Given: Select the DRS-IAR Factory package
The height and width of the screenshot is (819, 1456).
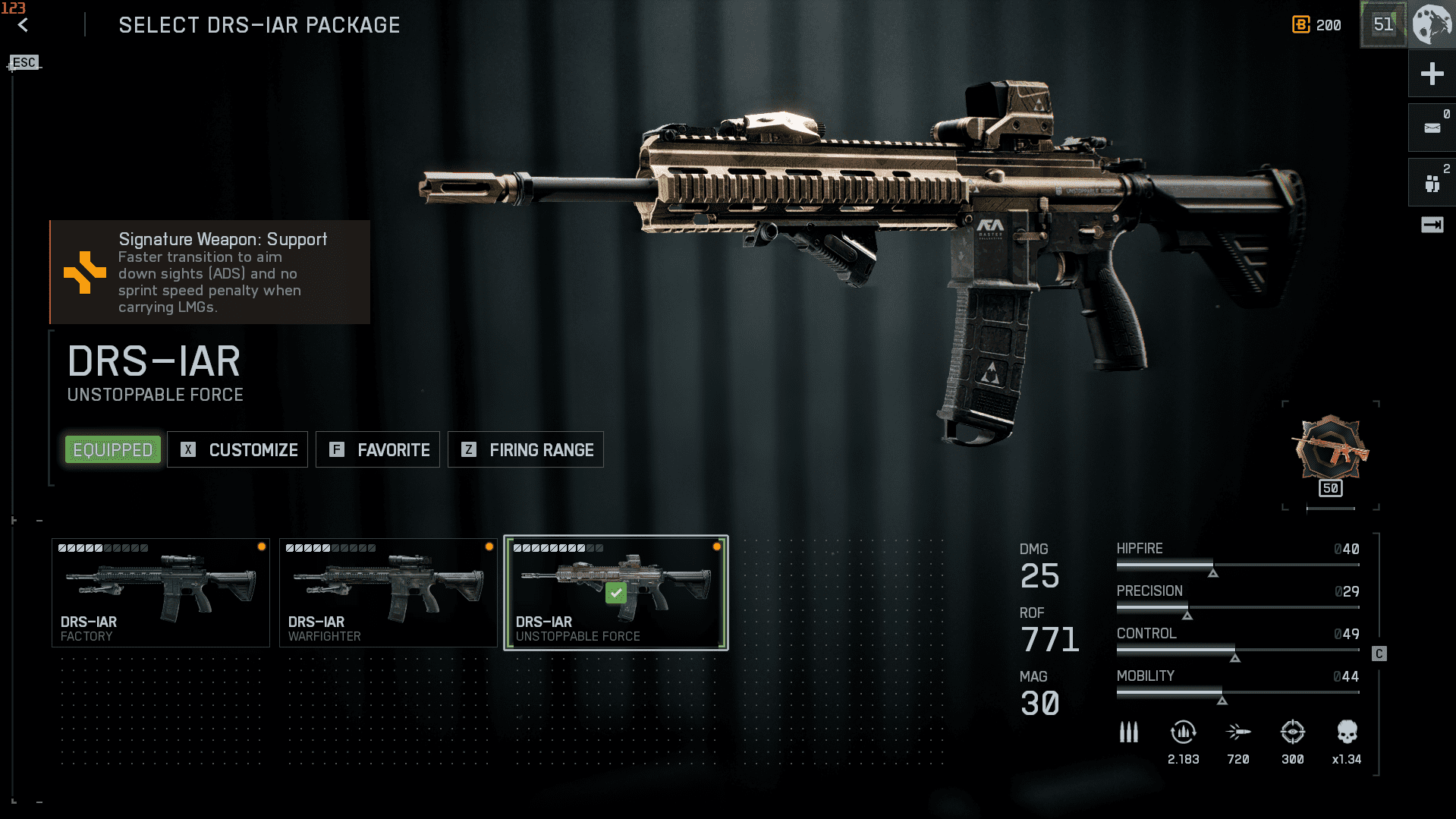Looking at the screenshot, I should 161,593.
